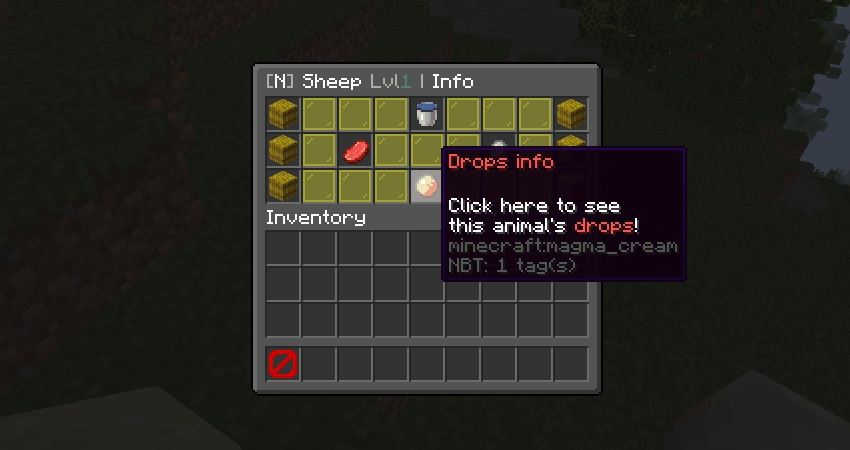Select the bucket icon in the top row

tap(427, 114)
